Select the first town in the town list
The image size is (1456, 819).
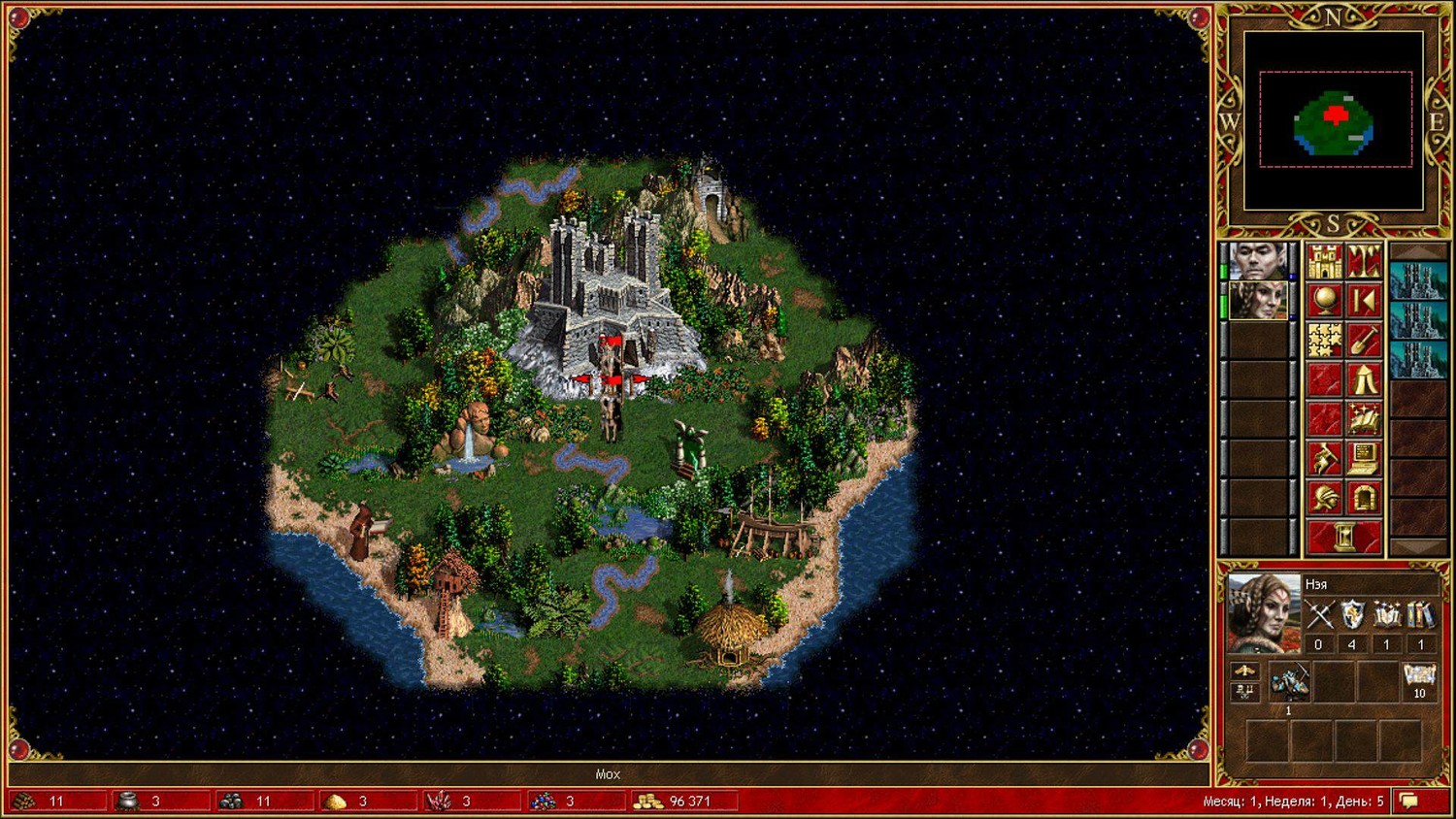click(x=1417, y=281)
